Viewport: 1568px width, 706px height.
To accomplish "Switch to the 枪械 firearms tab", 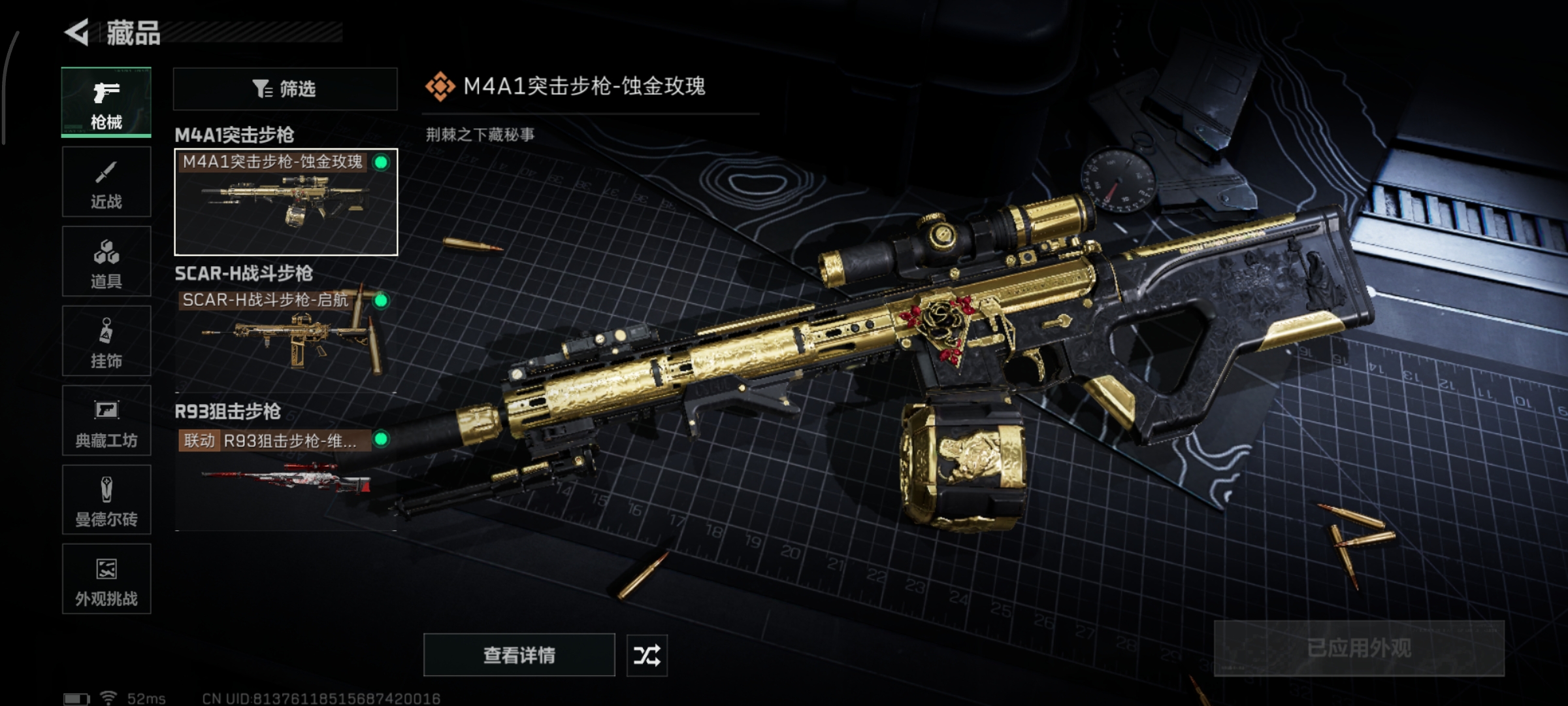I will [x=106, y=103].
